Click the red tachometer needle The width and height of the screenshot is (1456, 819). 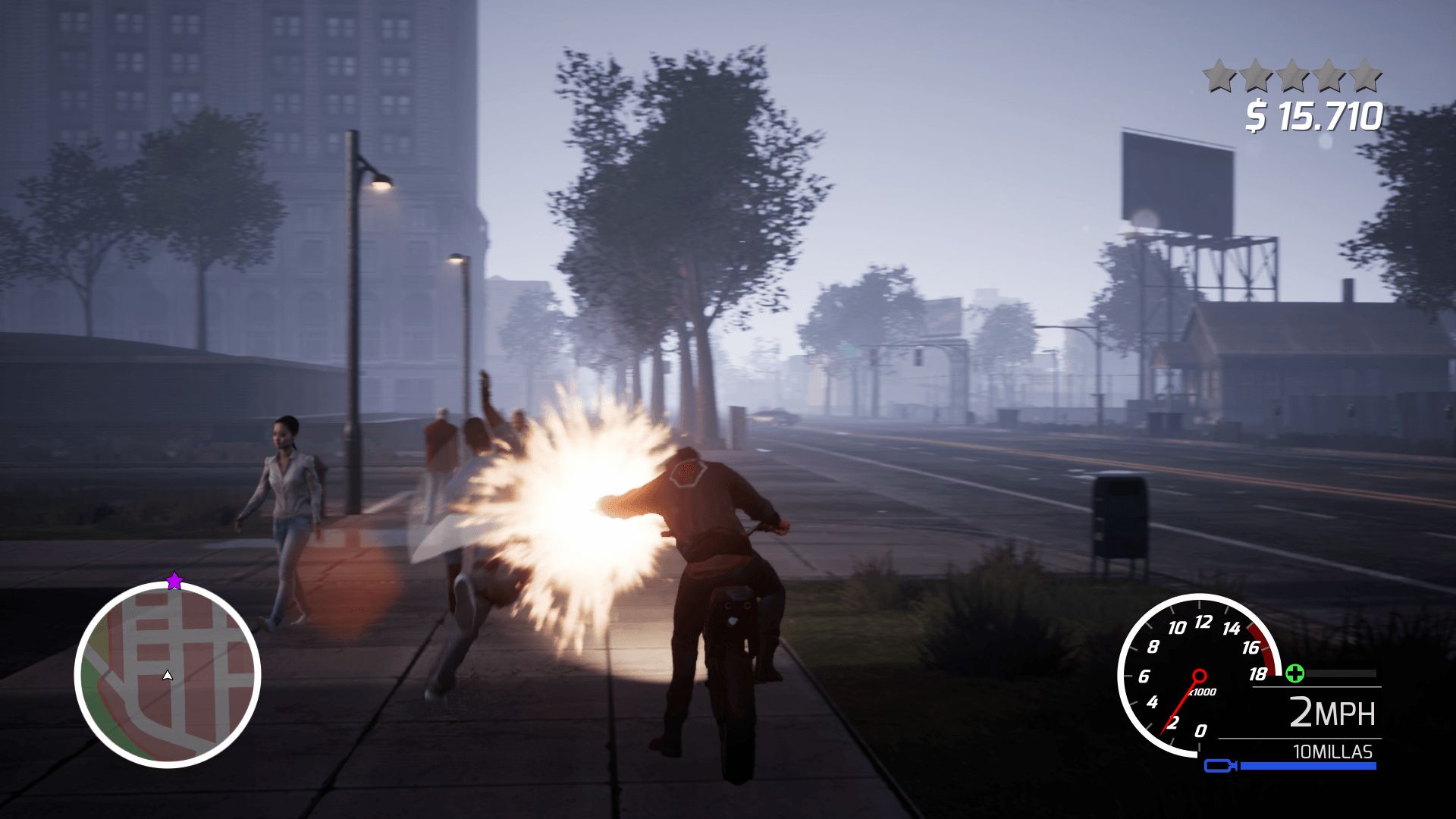click(x=1181, y=708)
